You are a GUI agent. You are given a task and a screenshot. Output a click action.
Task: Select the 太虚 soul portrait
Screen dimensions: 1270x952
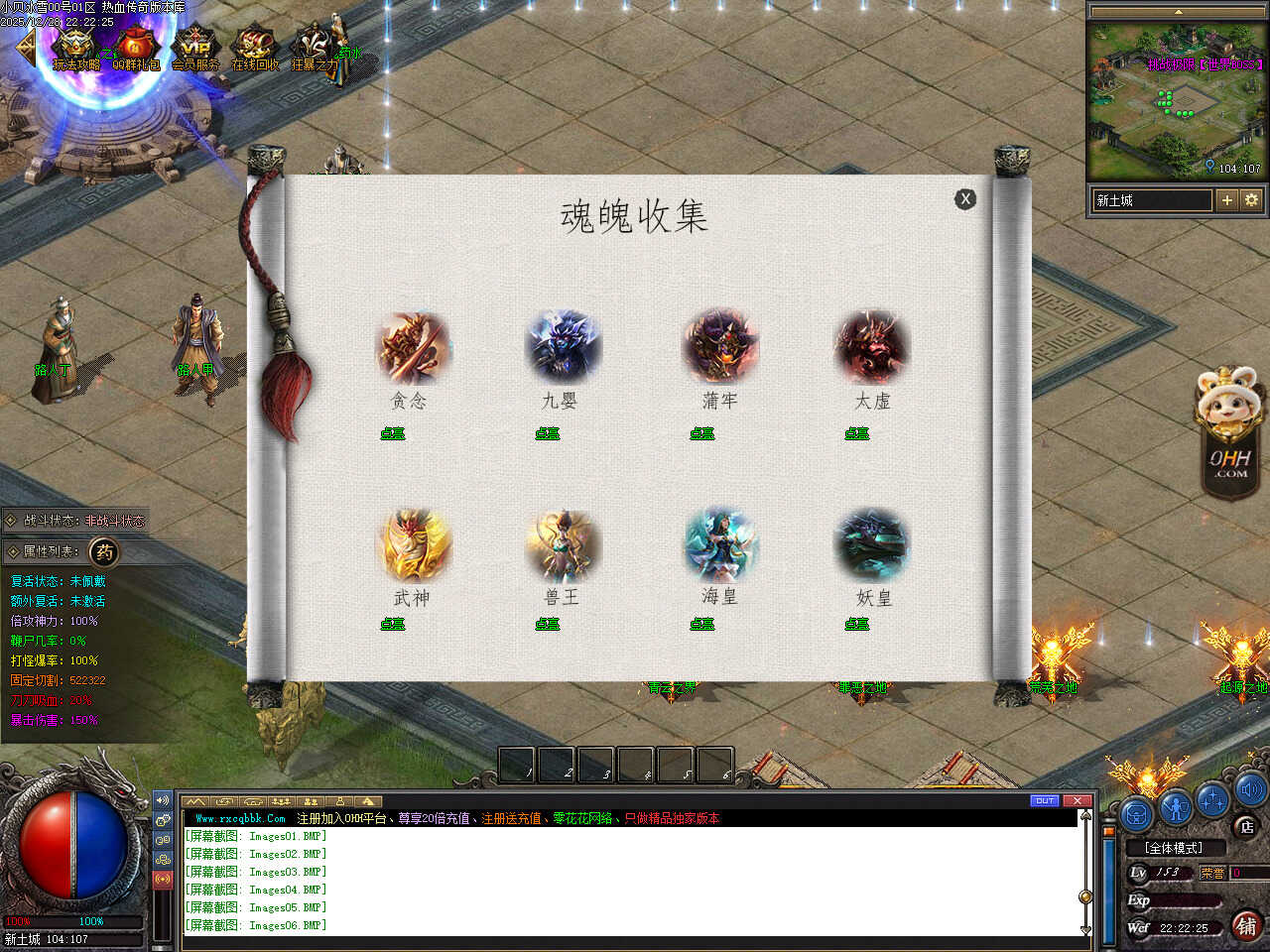[871, 348]
